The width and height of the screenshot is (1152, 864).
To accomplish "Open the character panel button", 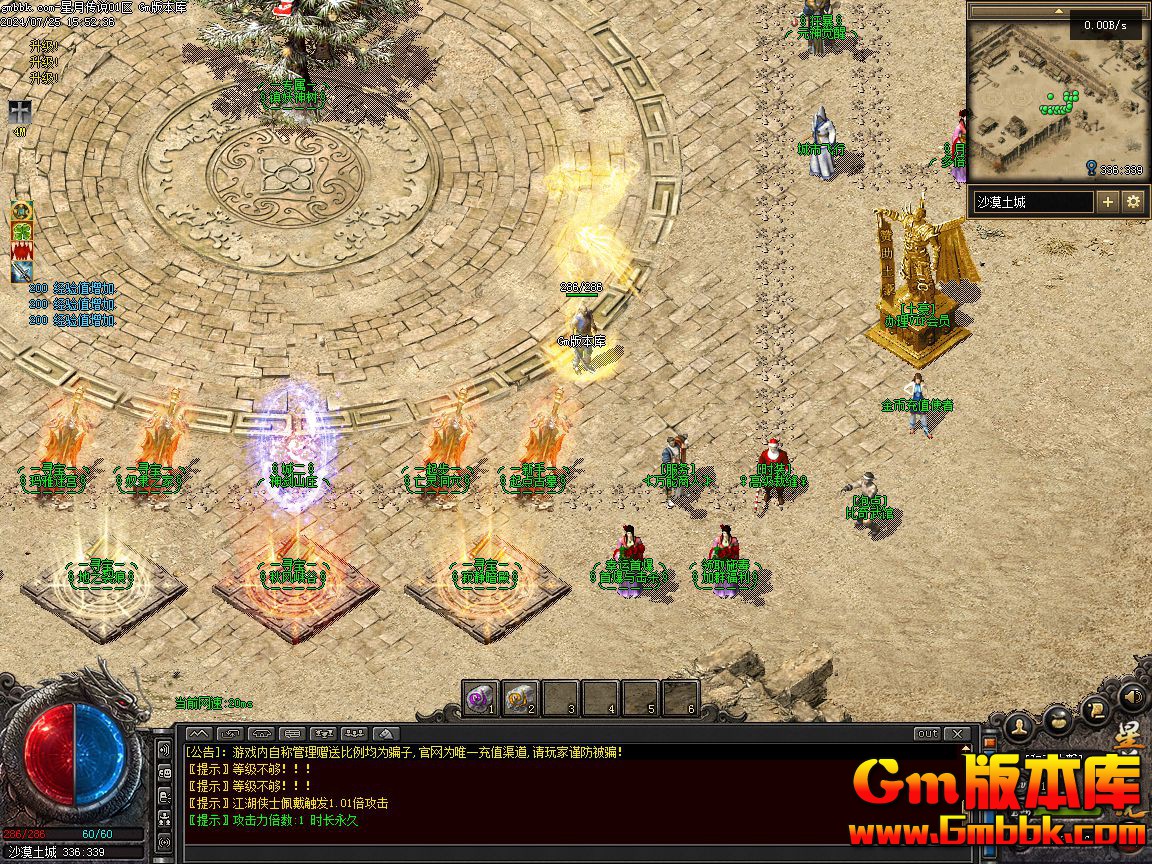I will pyautogui.click(x=1019, y=723).
